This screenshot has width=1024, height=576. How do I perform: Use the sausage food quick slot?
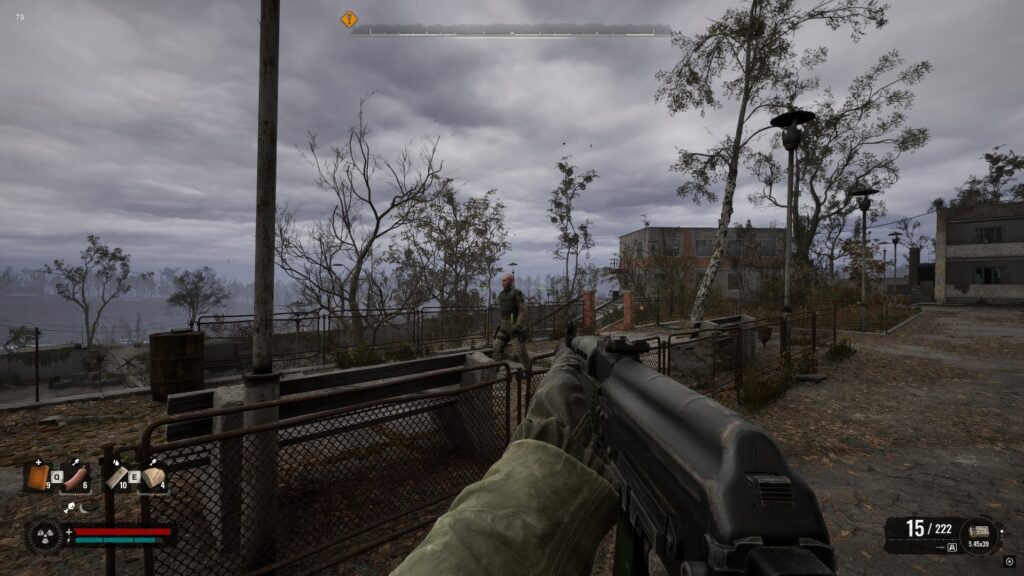(76, 478)
